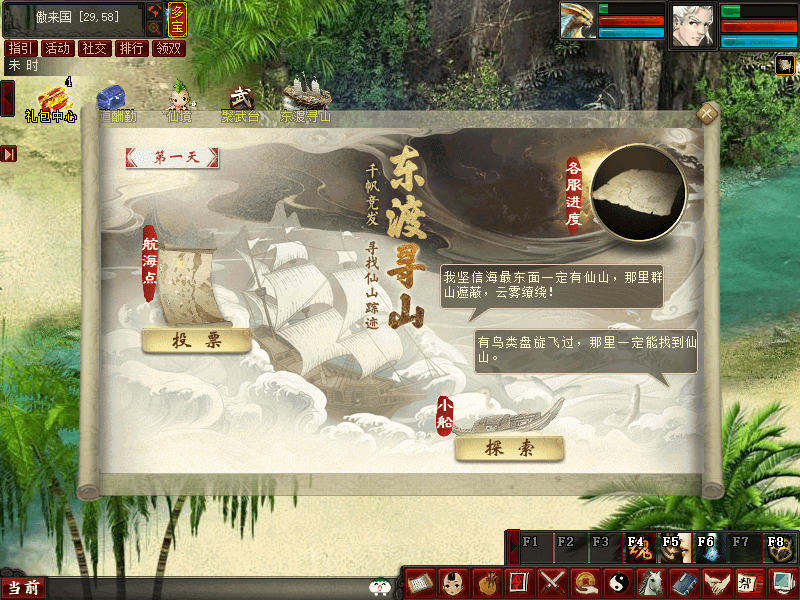Select the 东渡寻山 ship event icon
Image resolution: width=800 pixels, height=600 pixels.
click(305, 100)
